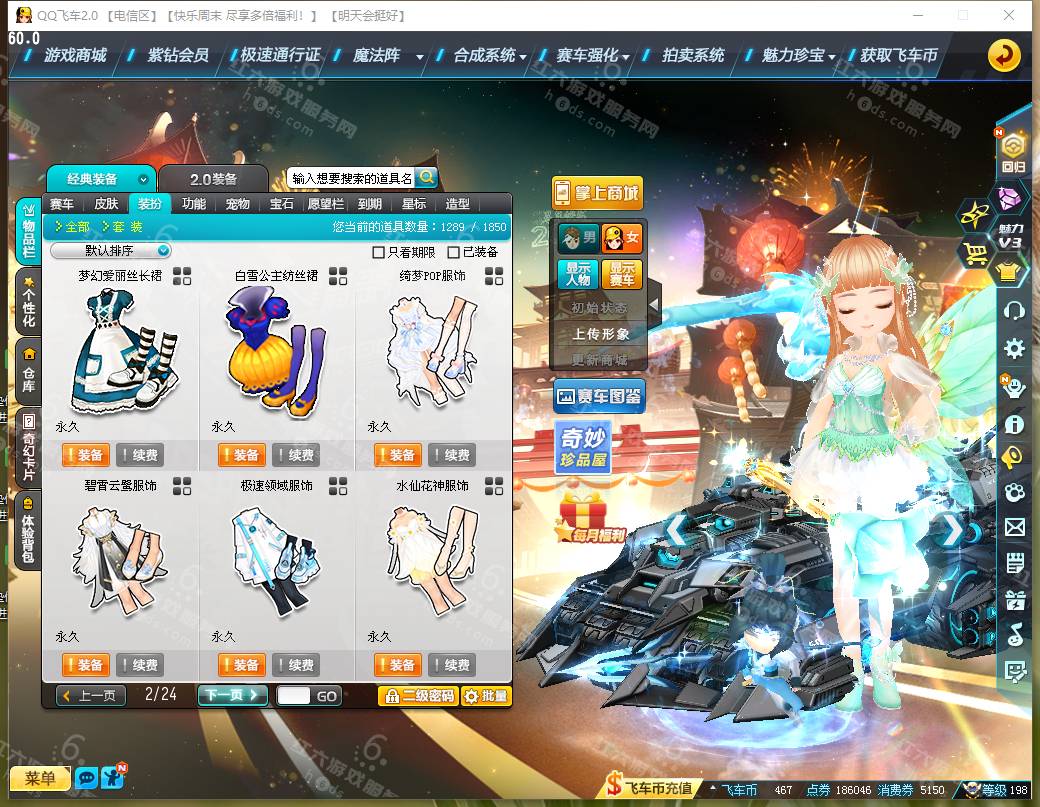Open the 掌上商城 mobile shop
The image size is (1040, 807).
(597, 192)
